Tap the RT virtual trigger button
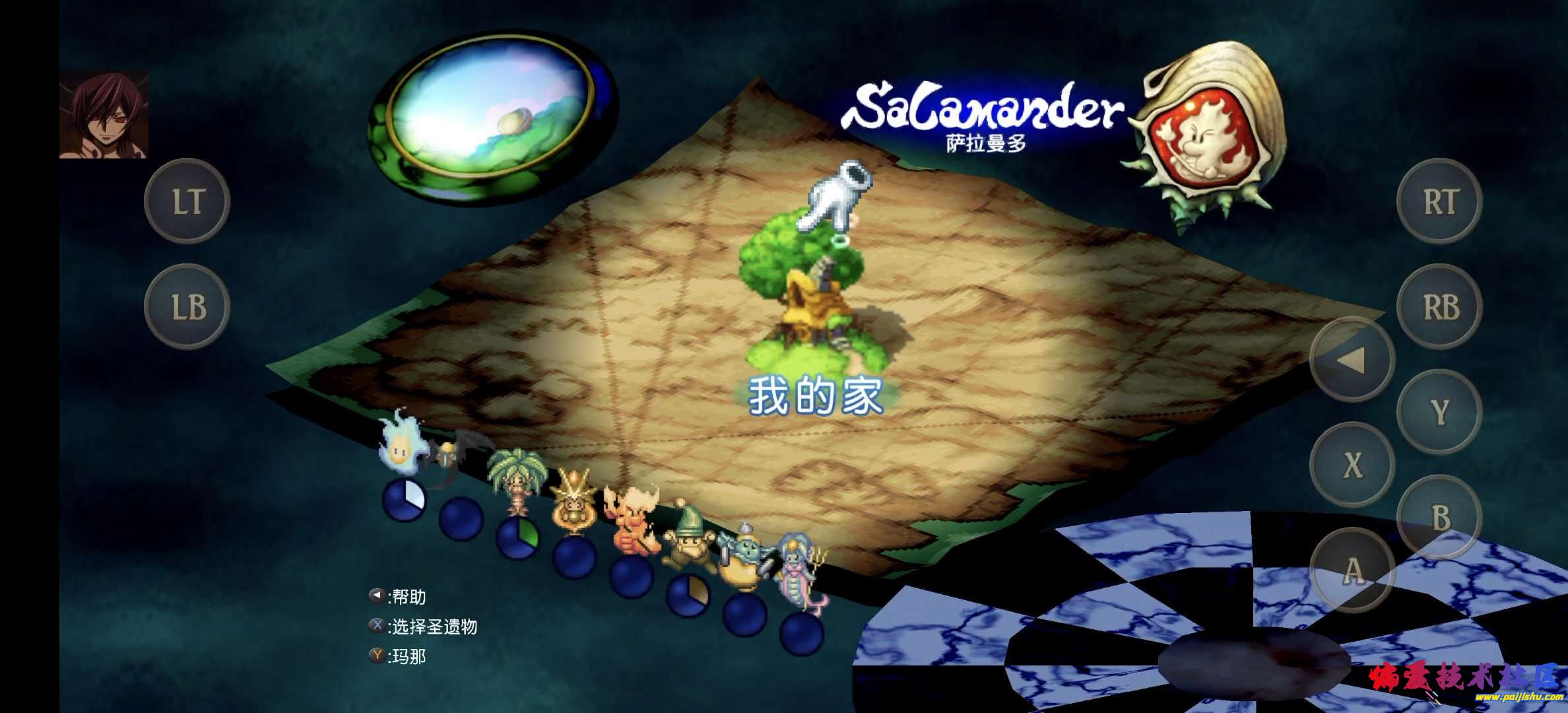 (x=1439, y=201)
